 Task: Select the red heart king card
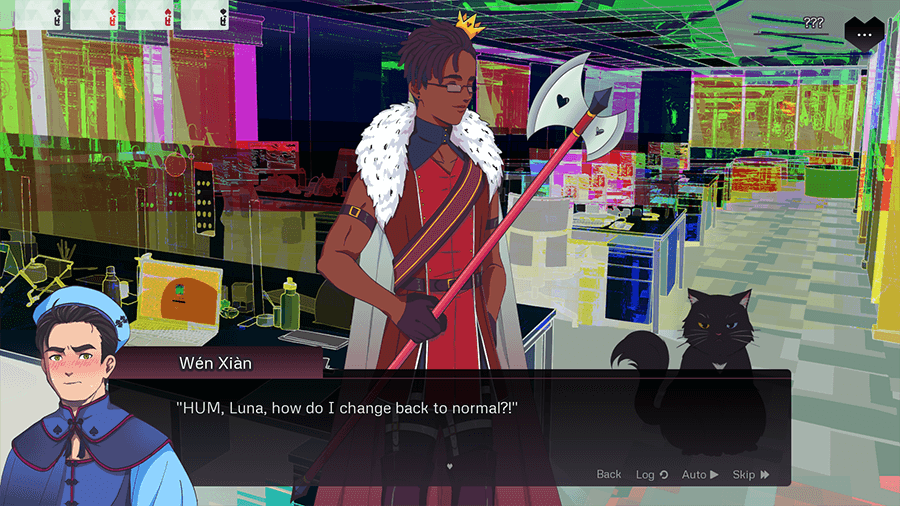coord(150,16)
